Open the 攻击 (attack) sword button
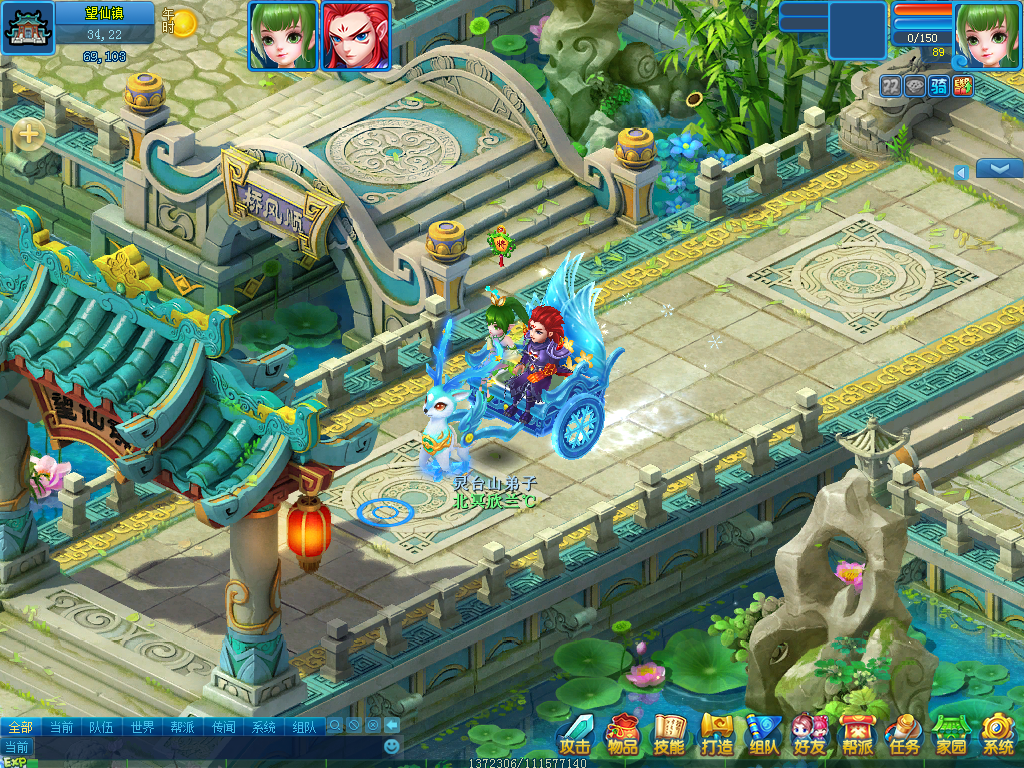The width and height of the screenshot is (1024, 768). [x=575, y=735]
